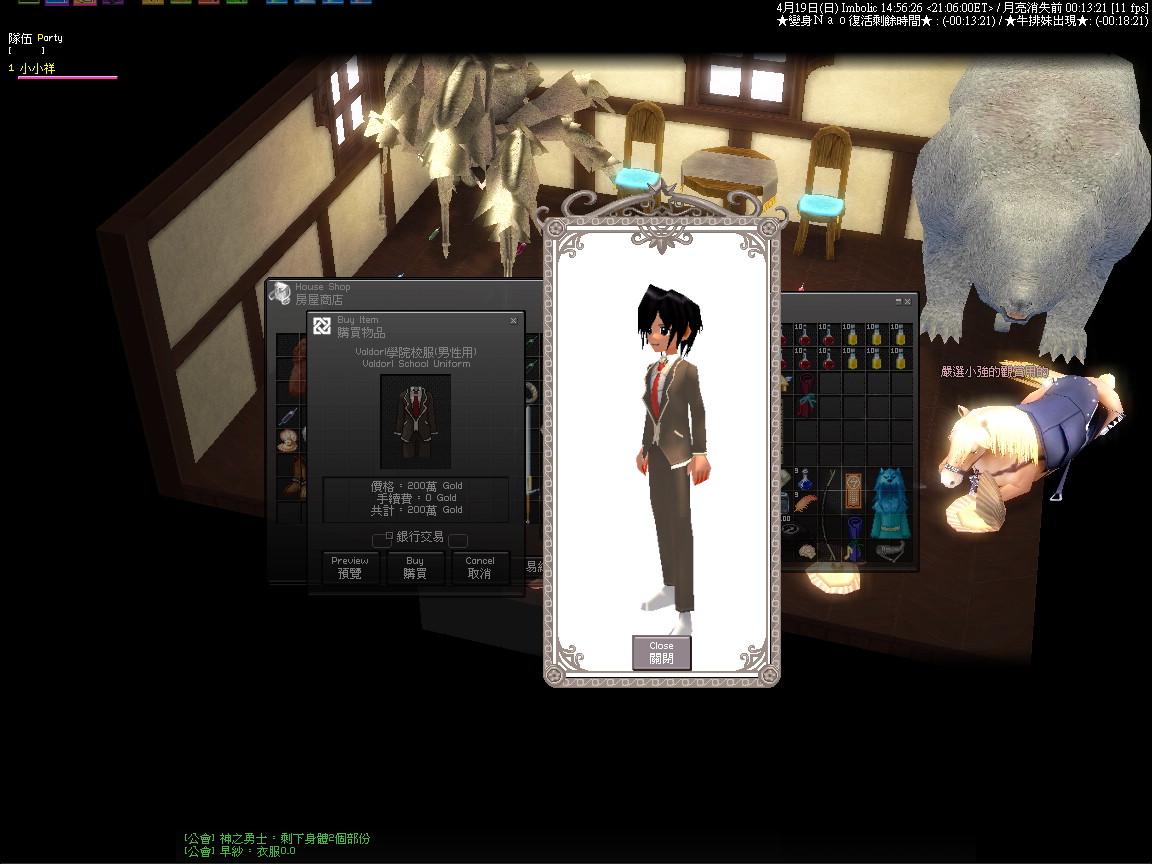Preview the school uniform again

point(350,567)
